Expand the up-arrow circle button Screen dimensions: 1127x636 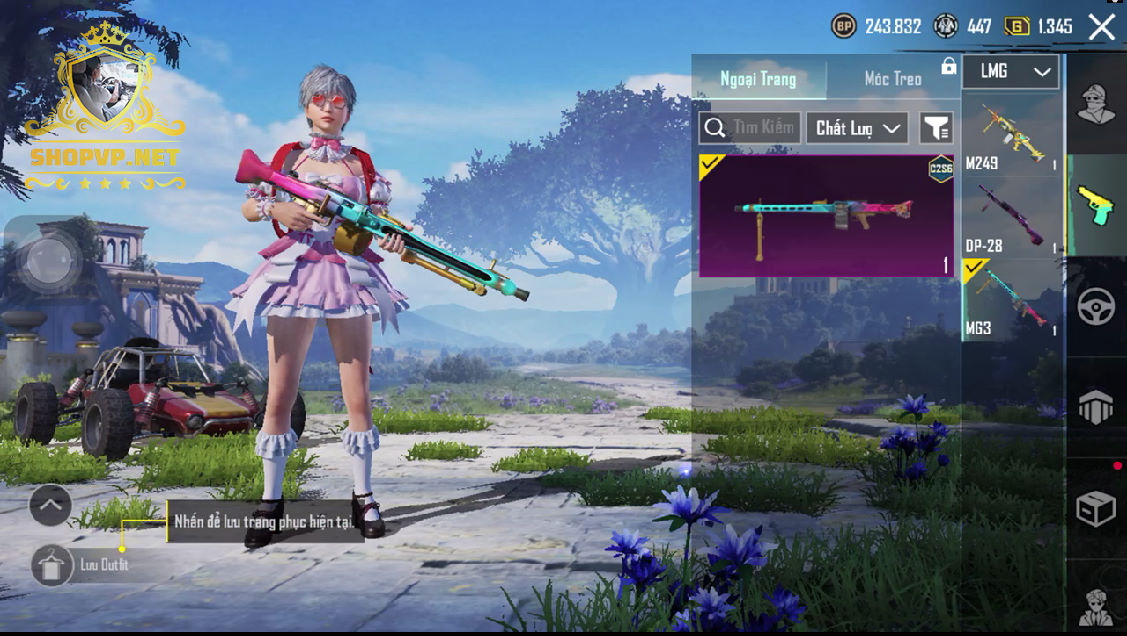50,505
